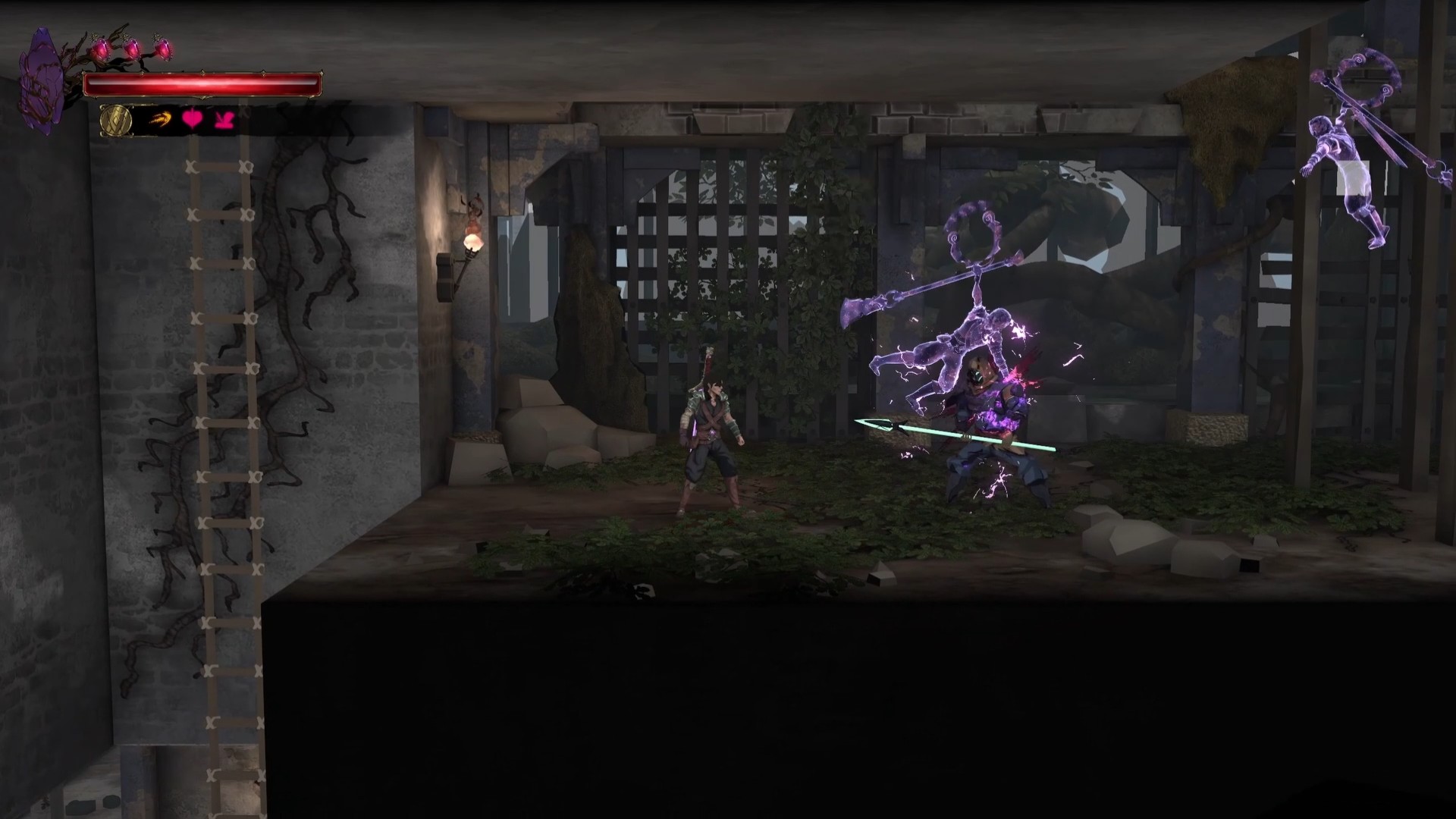Image resolution: width=1456 pixels, height=819 pixels.
Task: Click the pink diving bird ability icon
Action: click(x=223, y=121)
